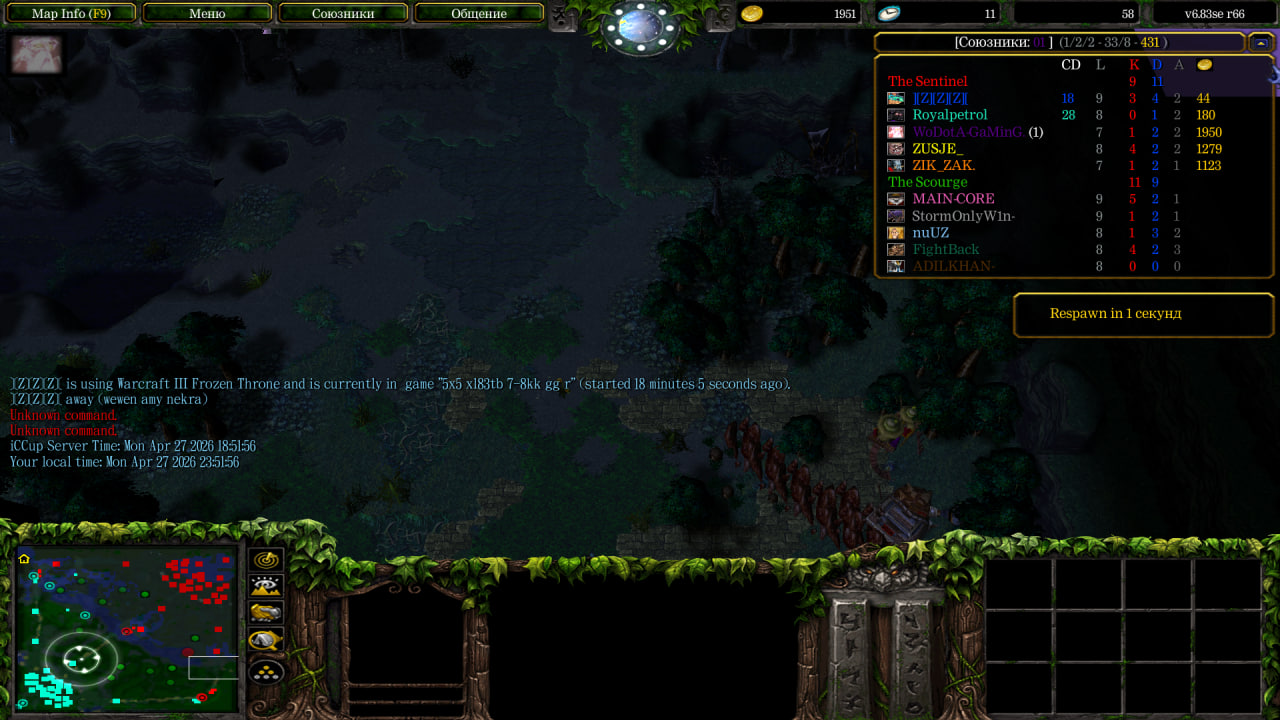Select Royalpetrol row in scoreboard

tap(949, 115)
